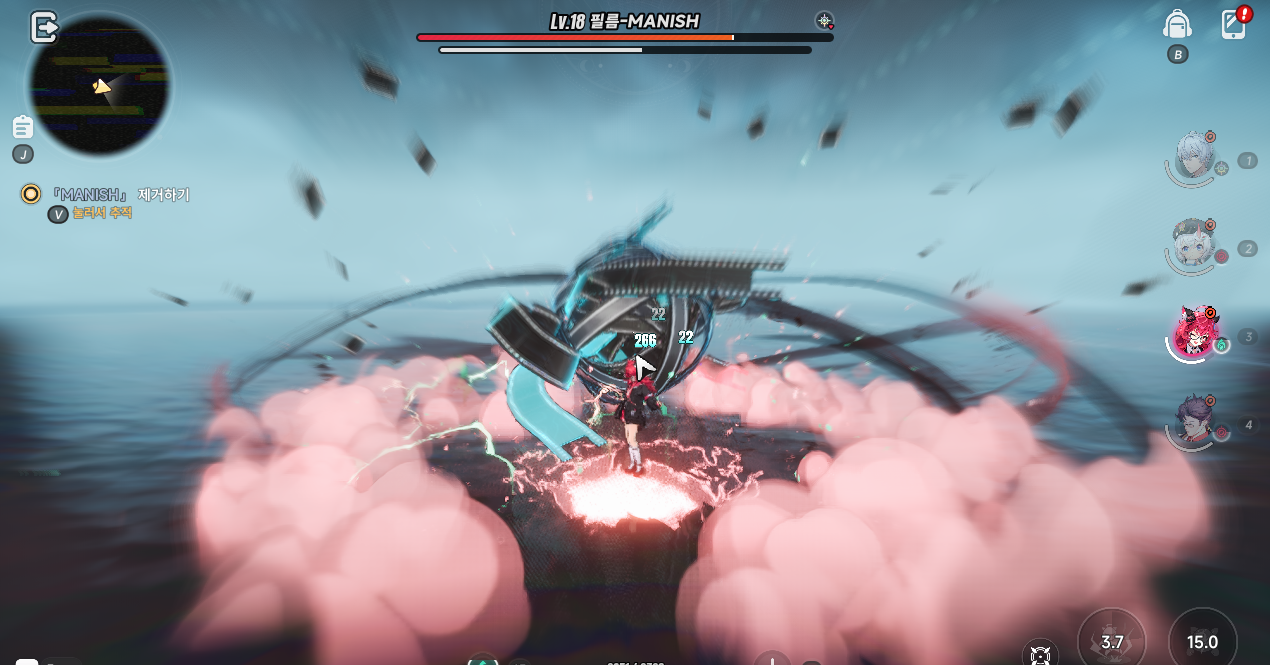The height and width of the screenshot is (665, 1270).
Task: Switch to the grey-haired horned party member
Action: tap(1194, 245)
